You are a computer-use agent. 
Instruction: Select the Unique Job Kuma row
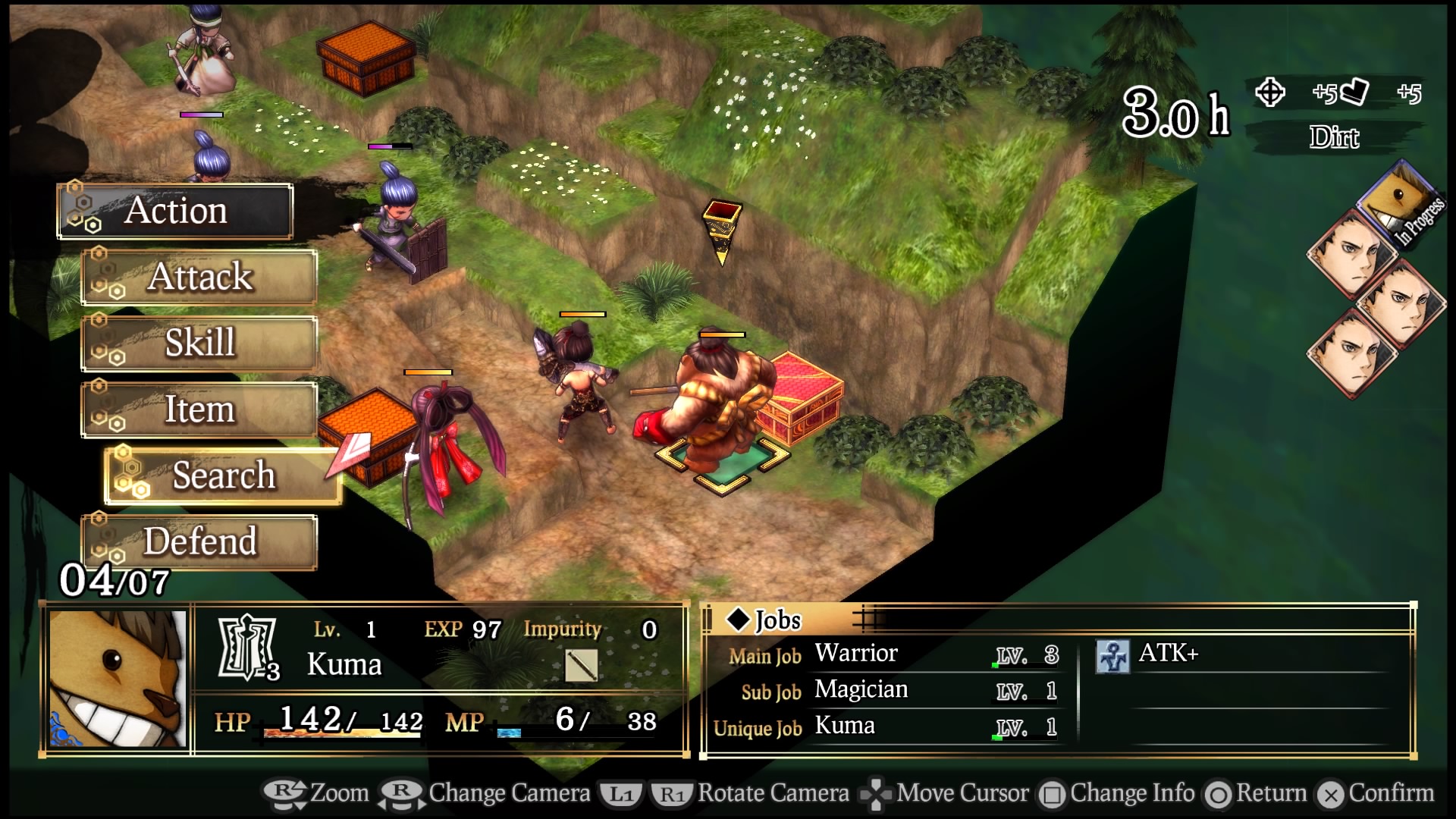[891, 727]
